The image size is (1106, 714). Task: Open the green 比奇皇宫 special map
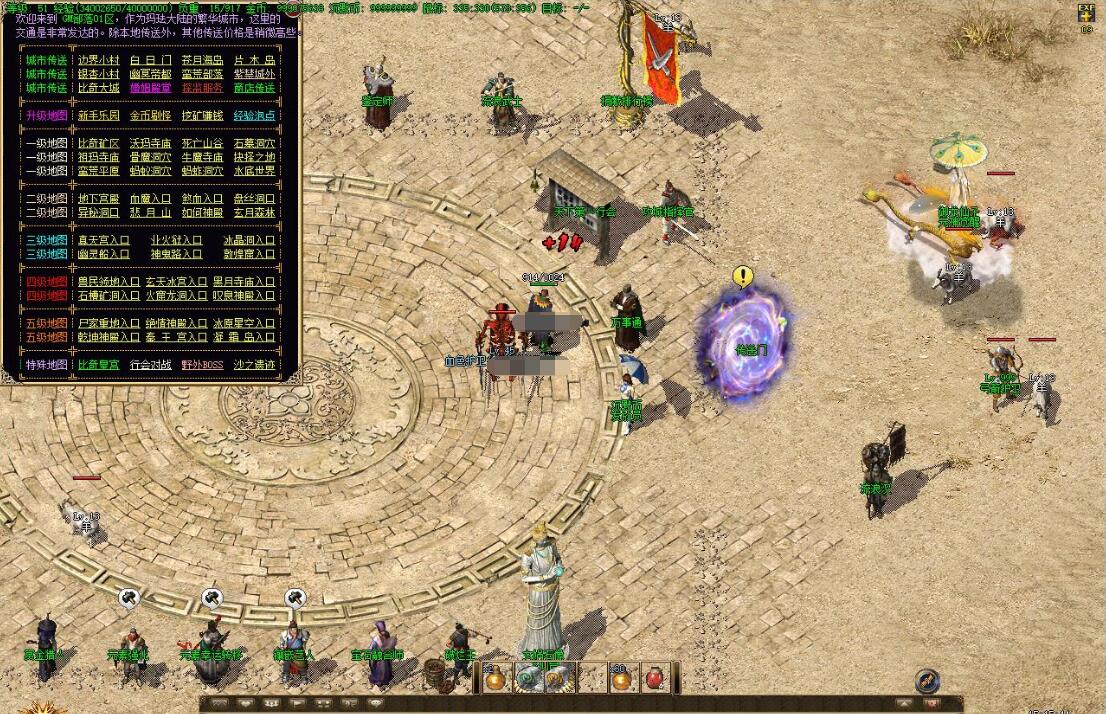tap(99, 365)
